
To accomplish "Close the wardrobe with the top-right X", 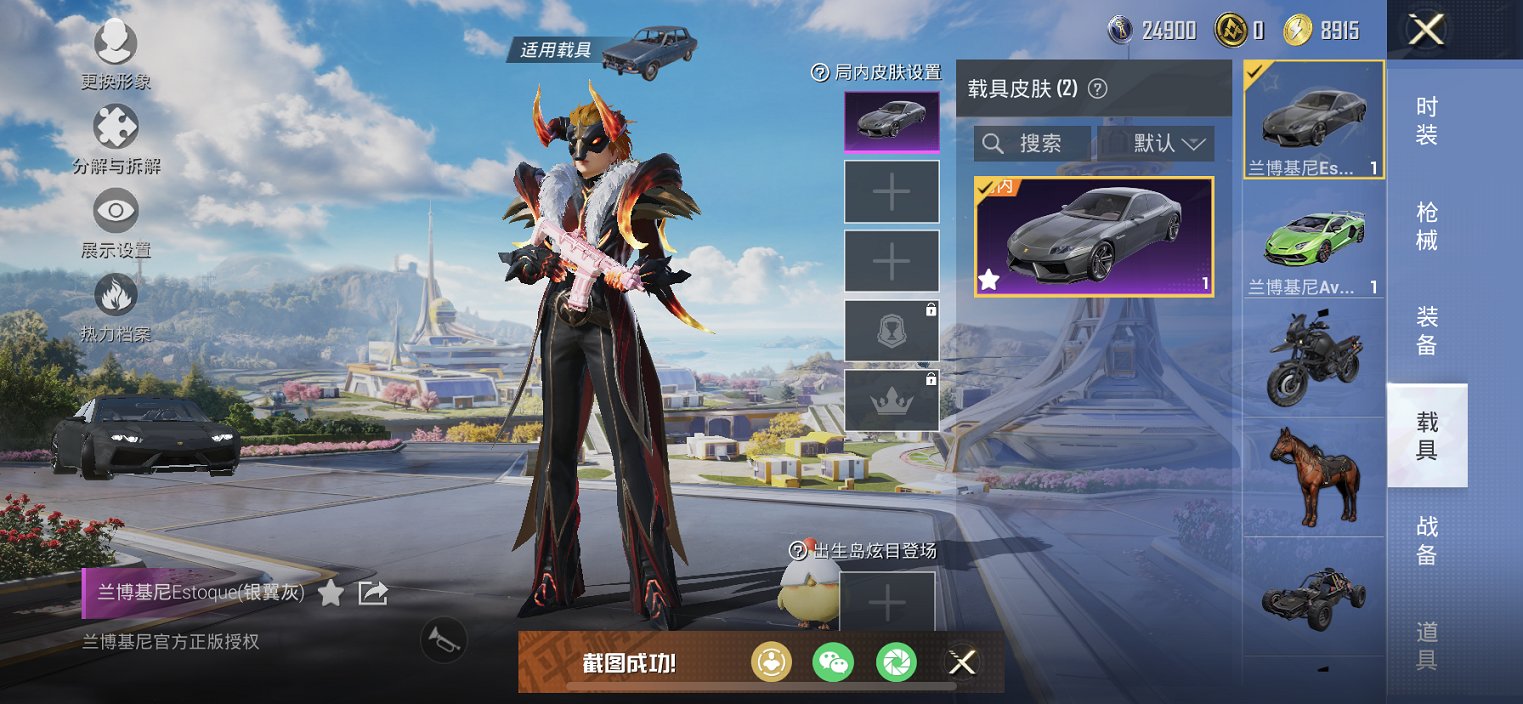I will (x=1425, y=30).
